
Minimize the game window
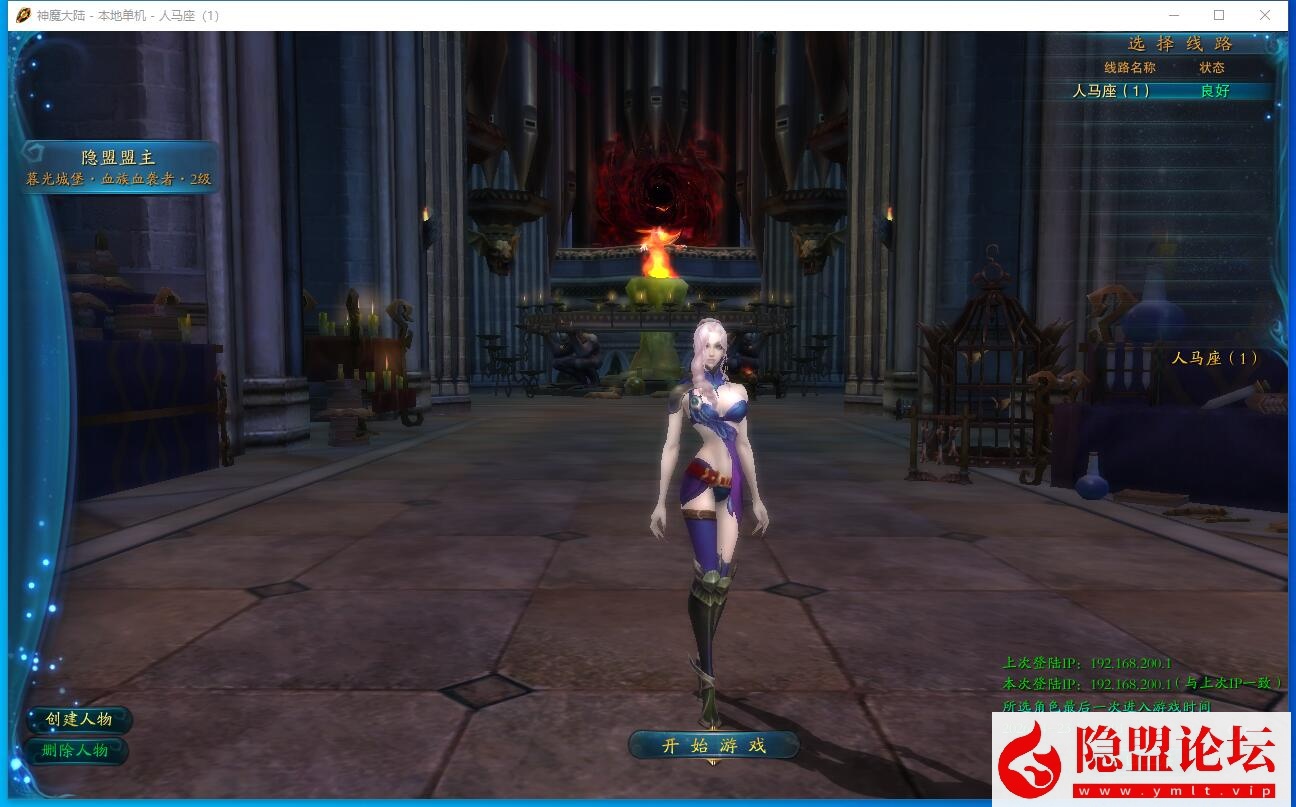[x=1173, y=15]
